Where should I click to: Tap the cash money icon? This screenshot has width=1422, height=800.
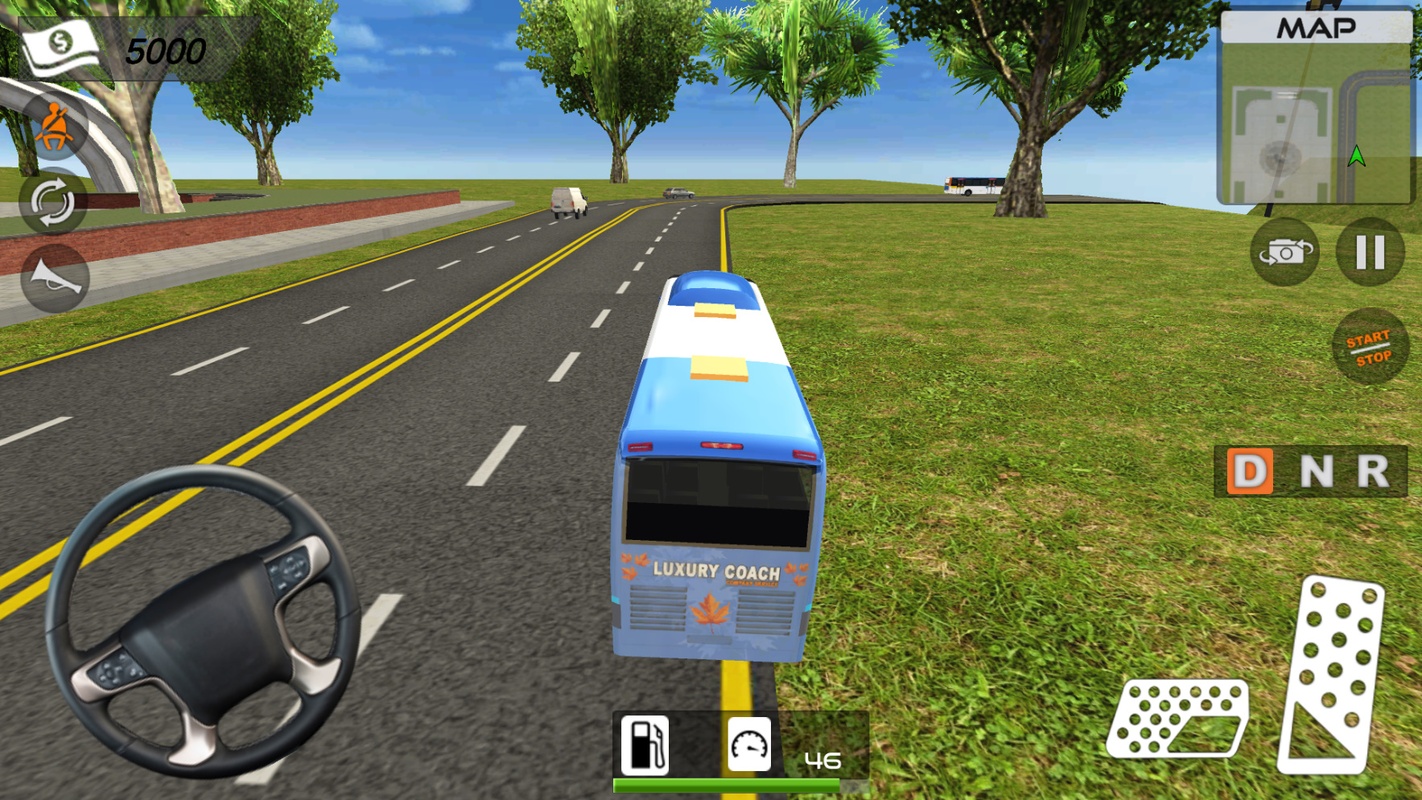(62, 47)
